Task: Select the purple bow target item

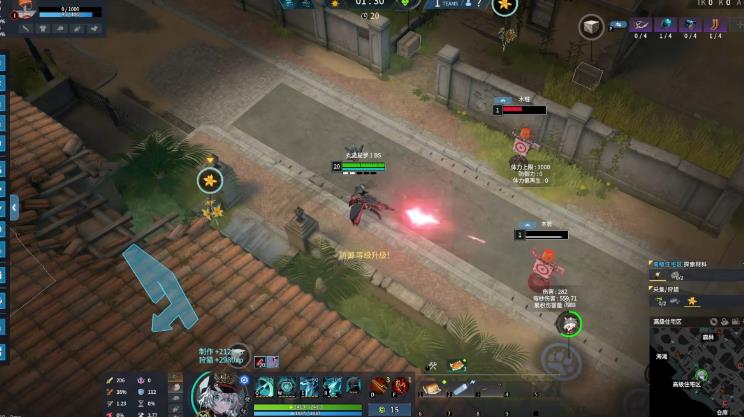Action: point(642,24)
